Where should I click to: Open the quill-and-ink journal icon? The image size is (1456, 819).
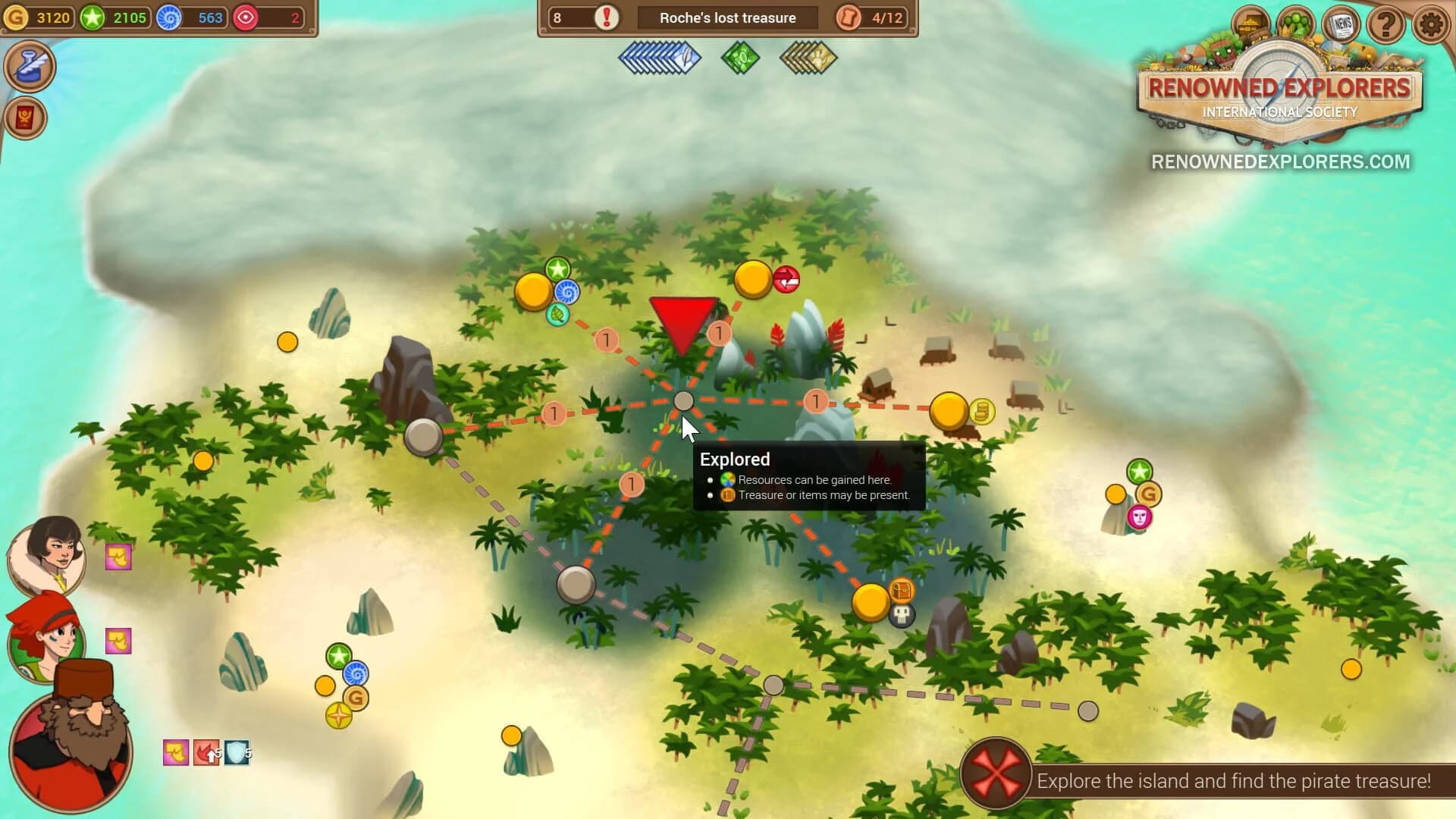pos(30,67)
